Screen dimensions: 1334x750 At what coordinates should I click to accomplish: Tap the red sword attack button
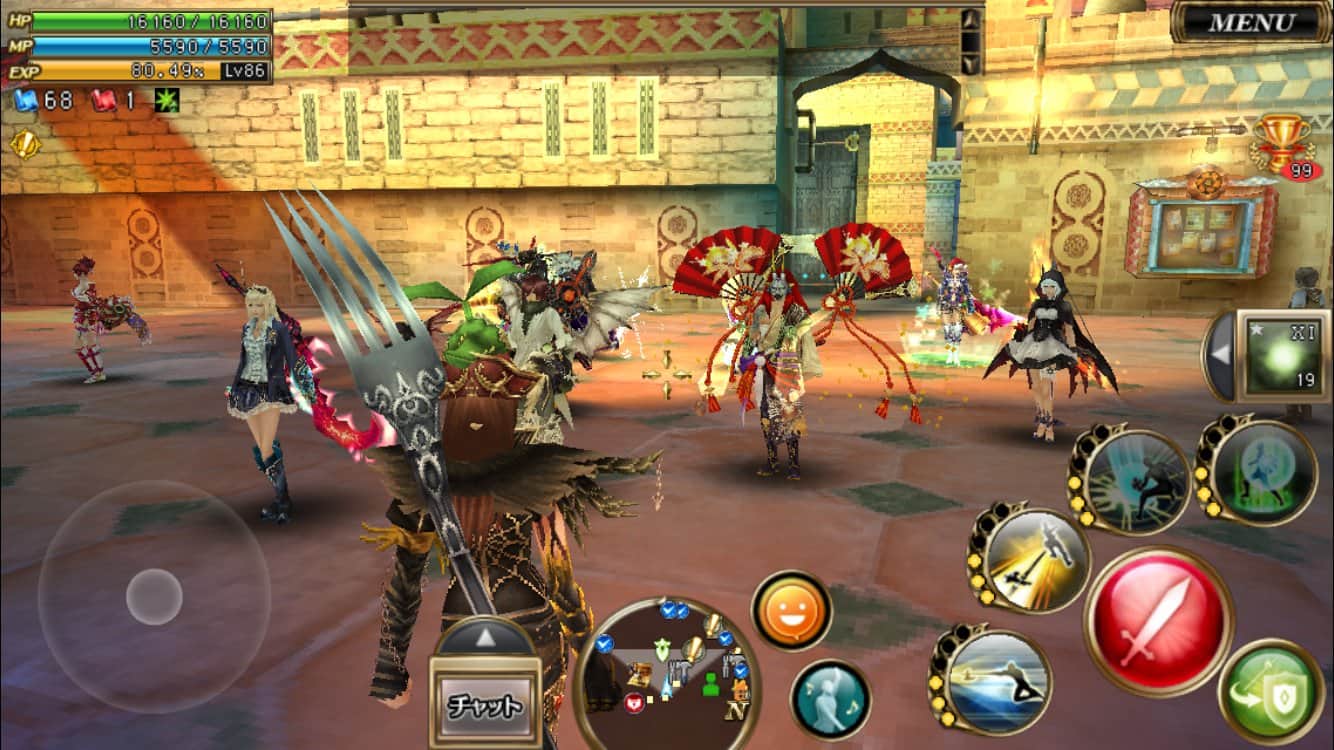point(1158,620)
